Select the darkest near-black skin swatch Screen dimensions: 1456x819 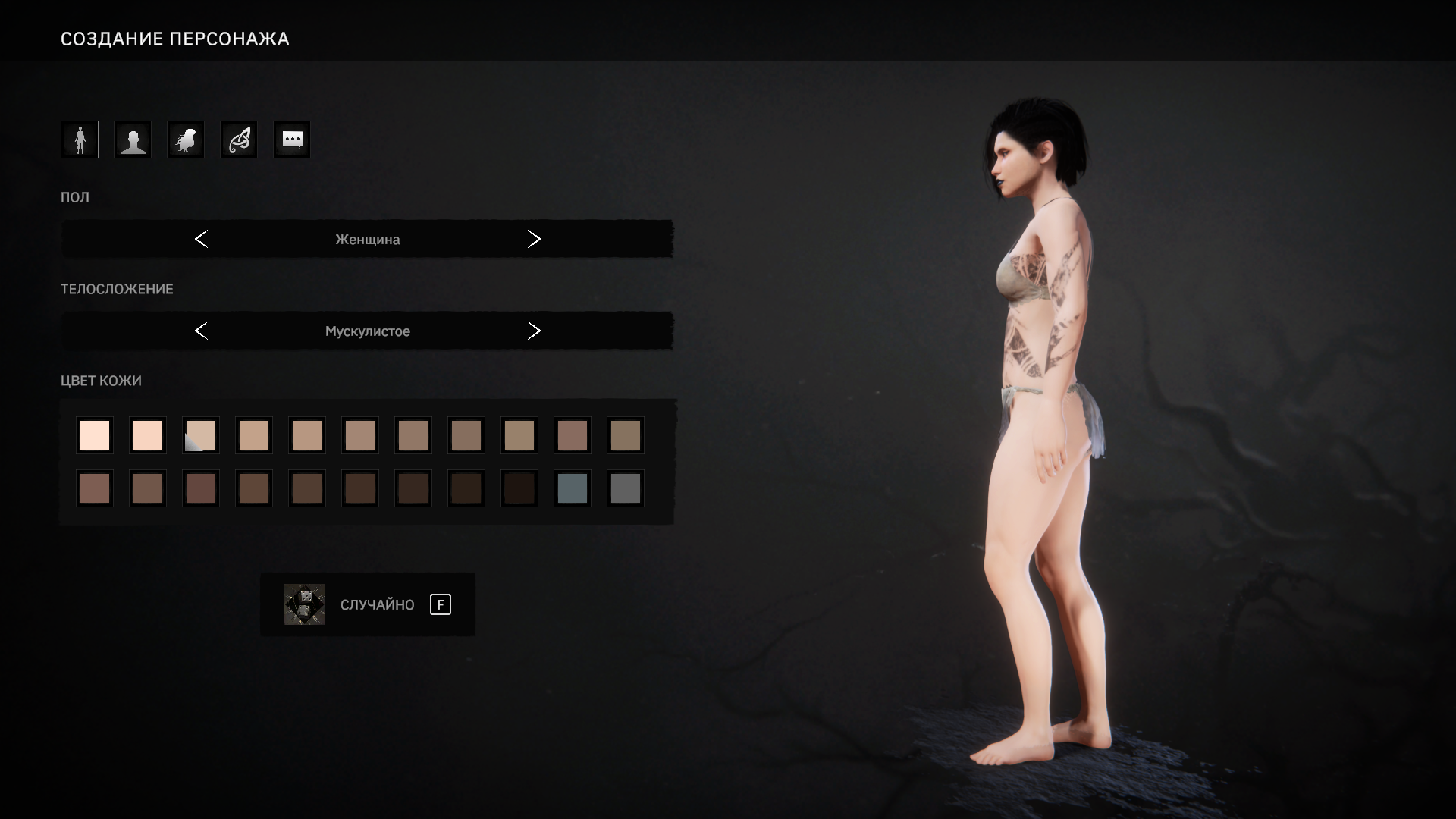coord(519,488)
